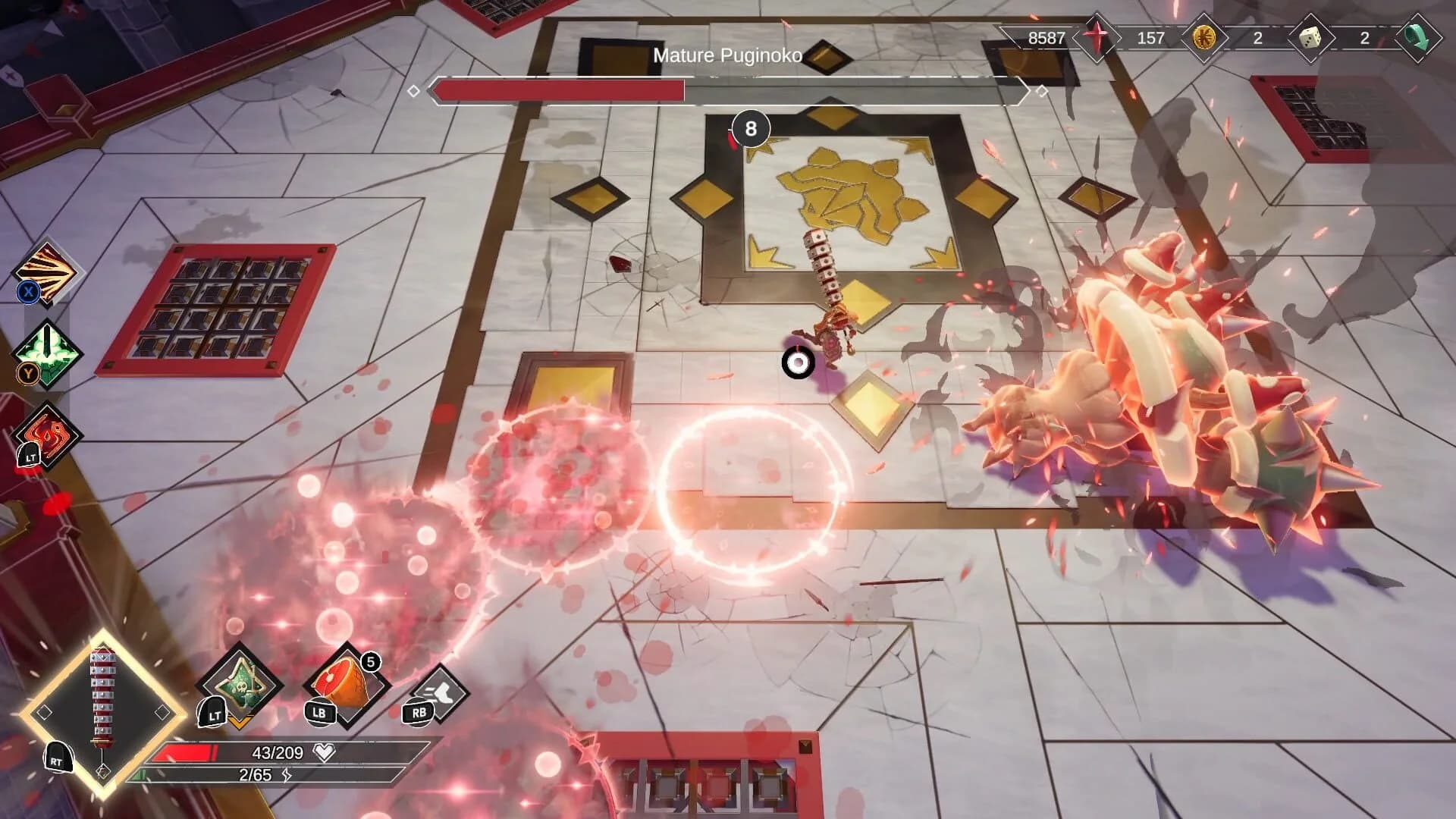The image size is (1456, 819).
Task: Click the diamond marker left of the boss bar
Action: (414, 91)
